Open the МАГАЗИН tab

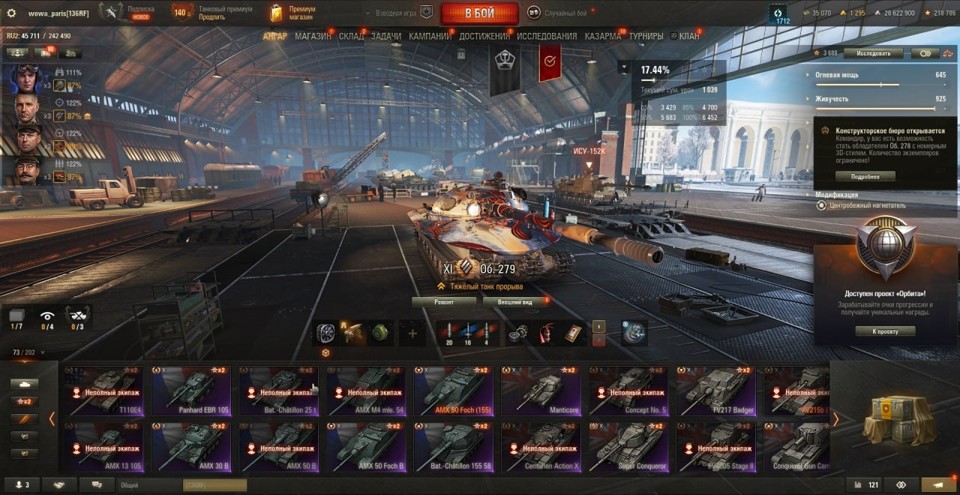[313, 36]
